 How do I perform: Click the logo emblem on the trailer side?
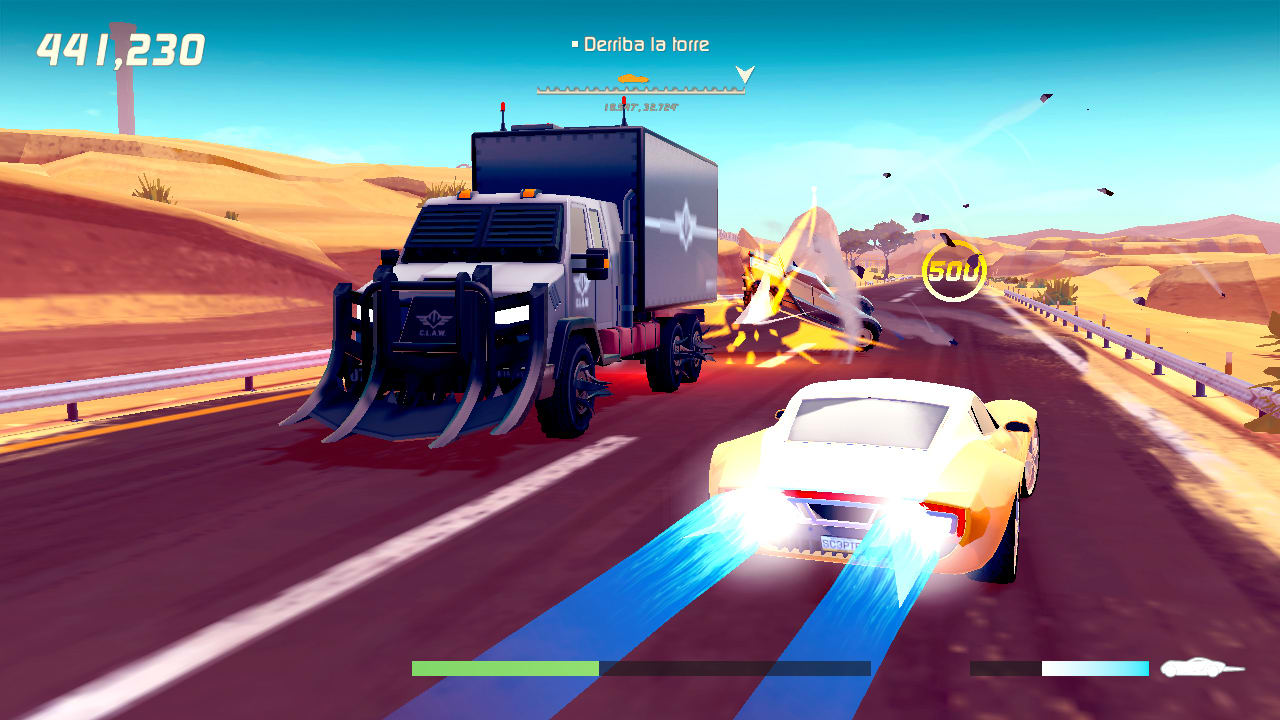pos(684,223)
